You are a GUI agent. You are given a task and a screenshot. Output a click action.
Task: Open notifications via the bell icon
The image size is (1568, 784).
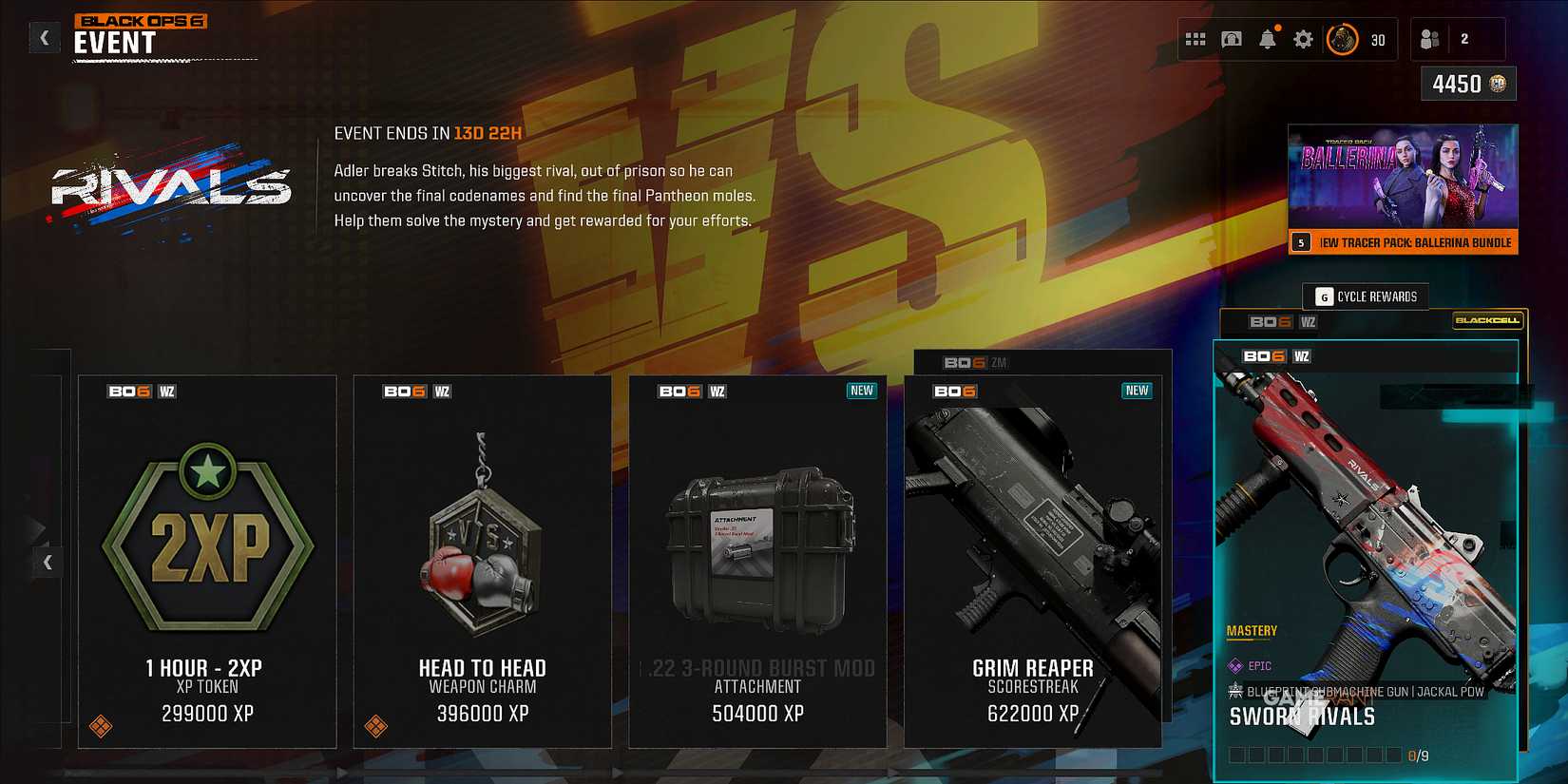coord(1268,40)
